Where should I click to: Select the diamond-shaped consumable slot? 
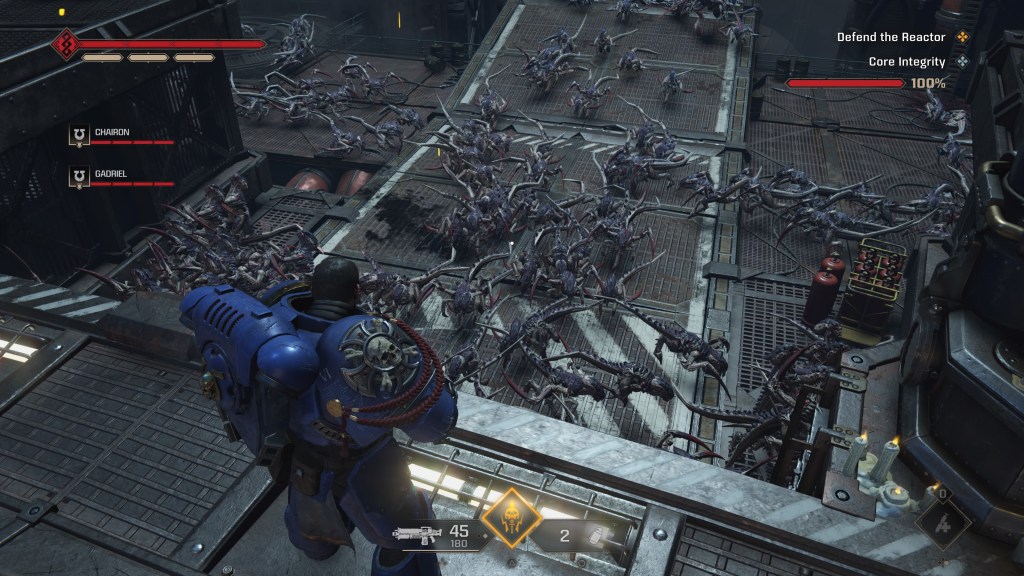pos(941,520)
